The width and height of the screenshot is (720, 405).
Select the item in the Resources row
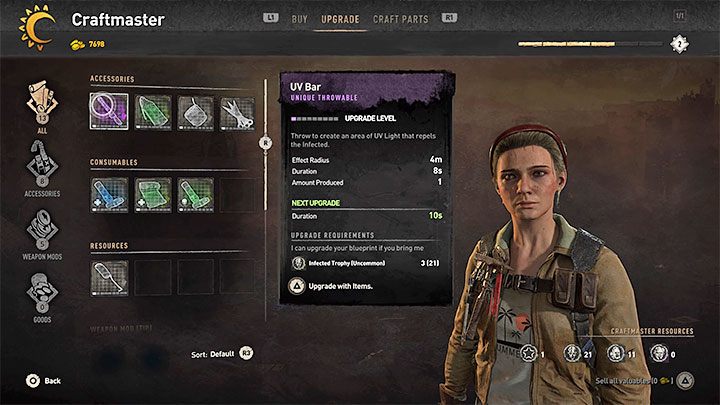coord(108,277)
